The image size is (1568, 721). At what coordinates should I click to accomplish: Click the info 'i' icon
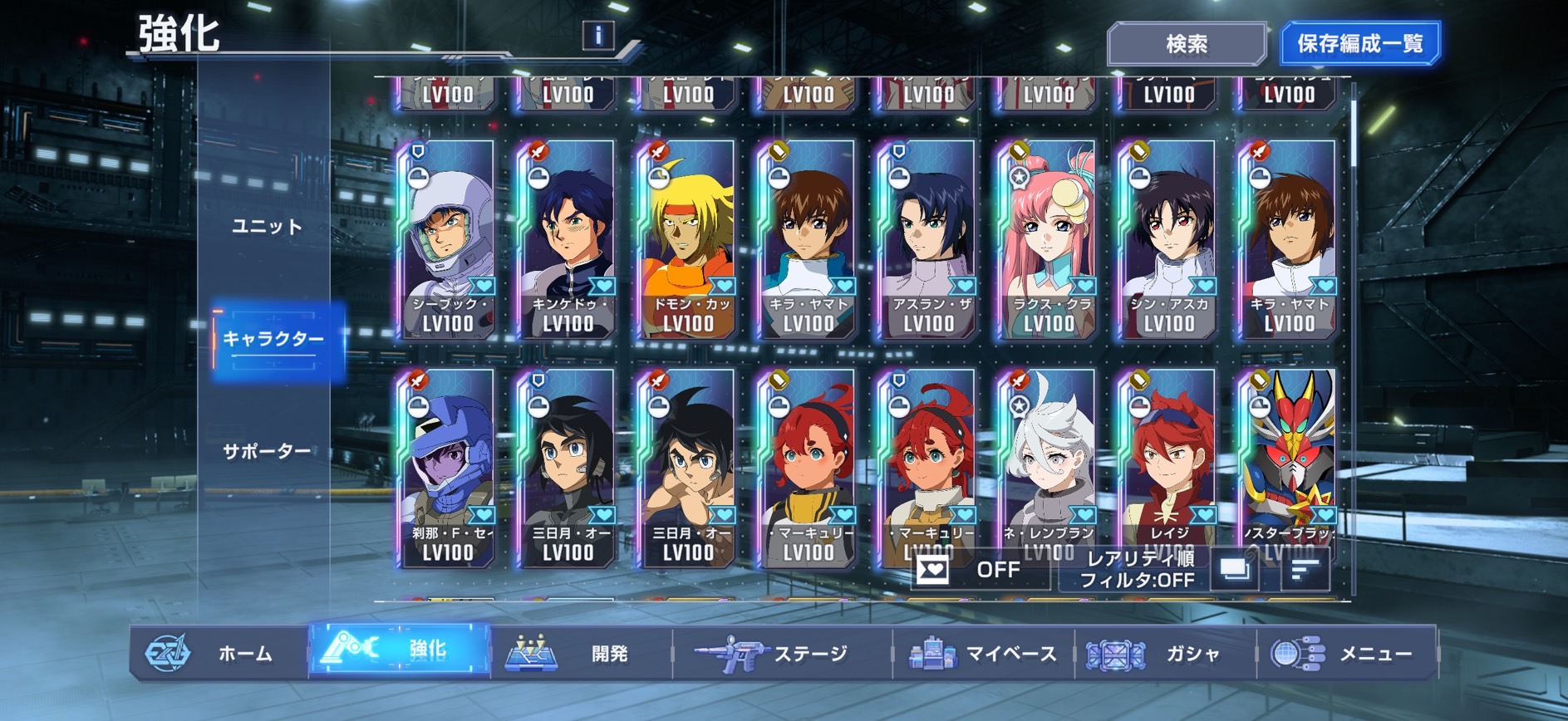[x=598, y=35]
